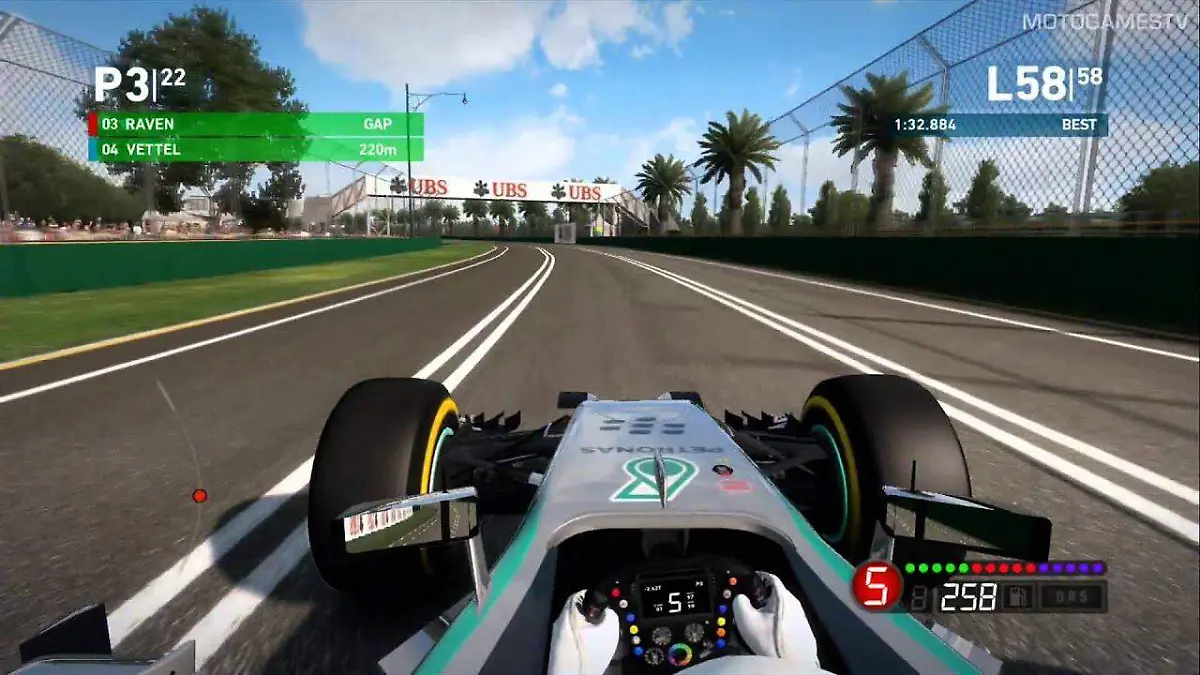Click the DRS indicator box
The height and width of the screenshot is (675, 1200).
tap(1071, 597)
